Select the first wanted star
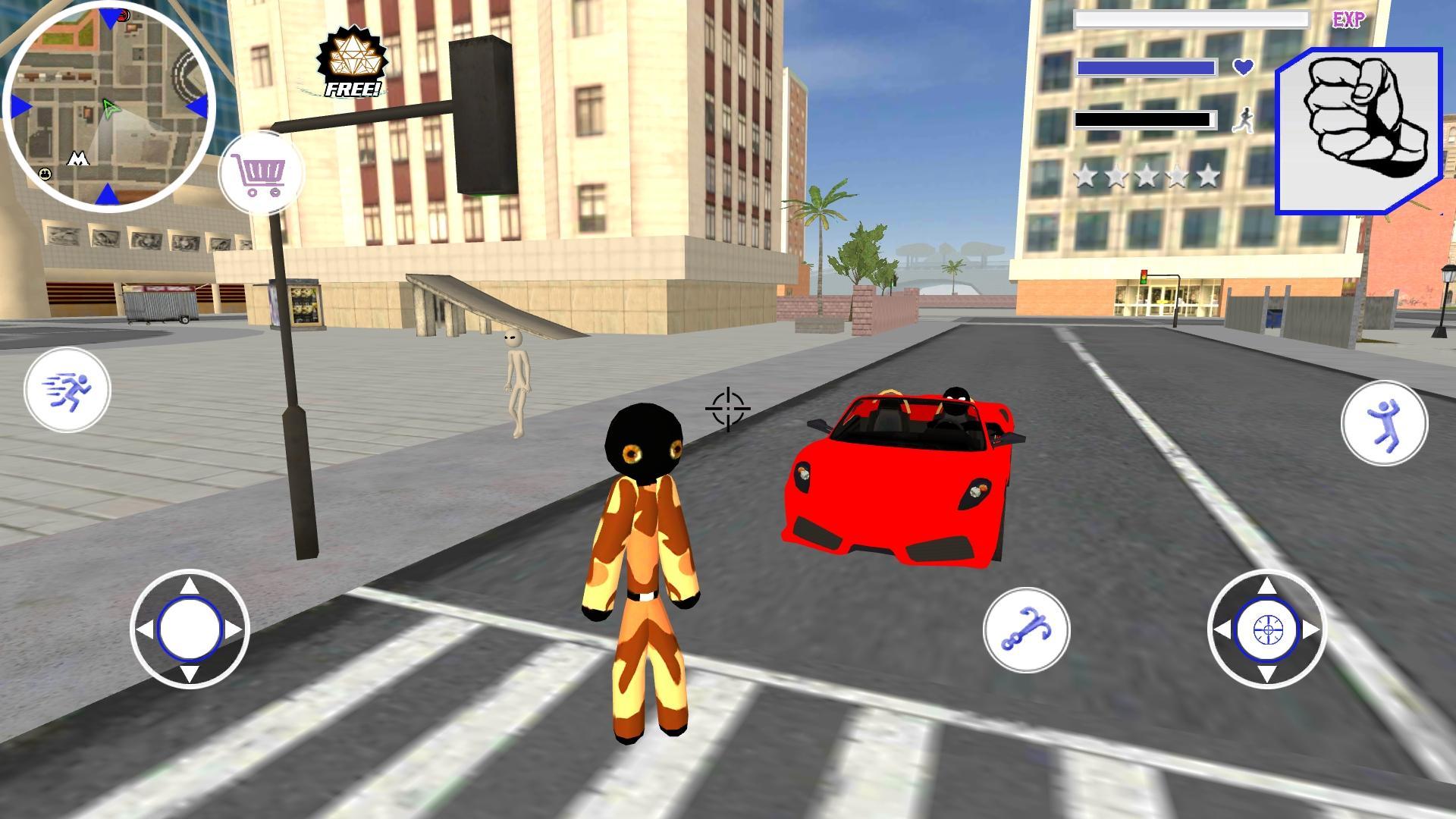This screenshot has width=1456, height=819. 1086,175
